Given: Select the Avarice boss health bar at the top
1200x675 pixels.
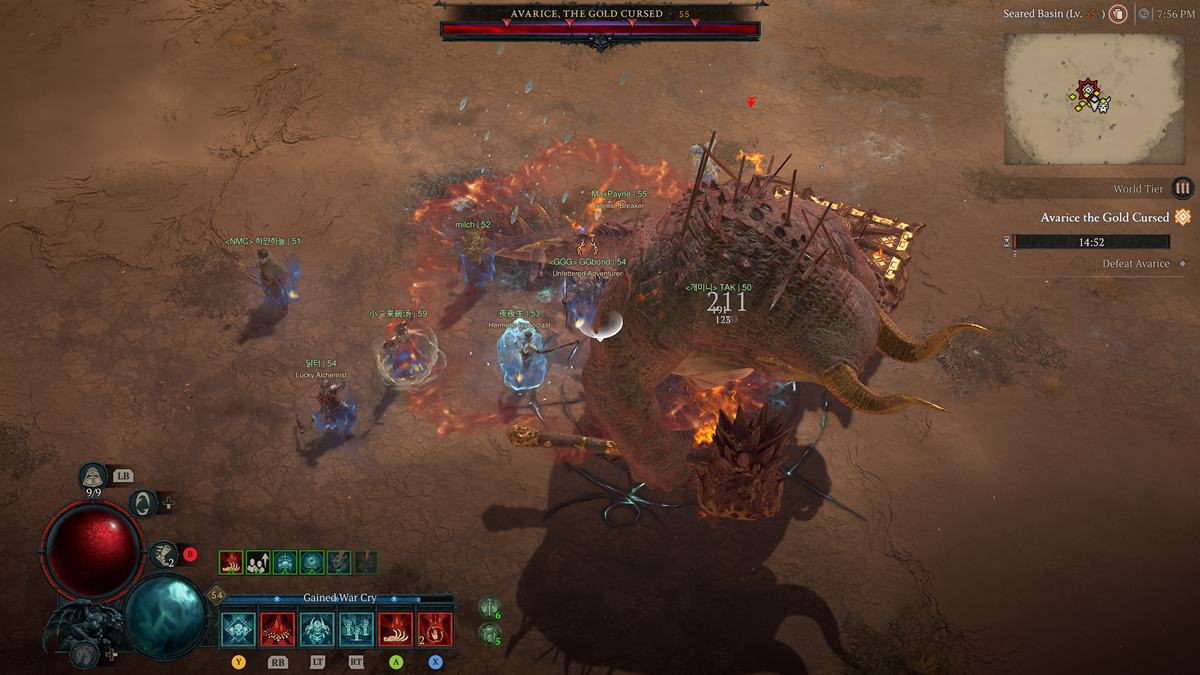Looking at the screenshot, I should (600, 30).
